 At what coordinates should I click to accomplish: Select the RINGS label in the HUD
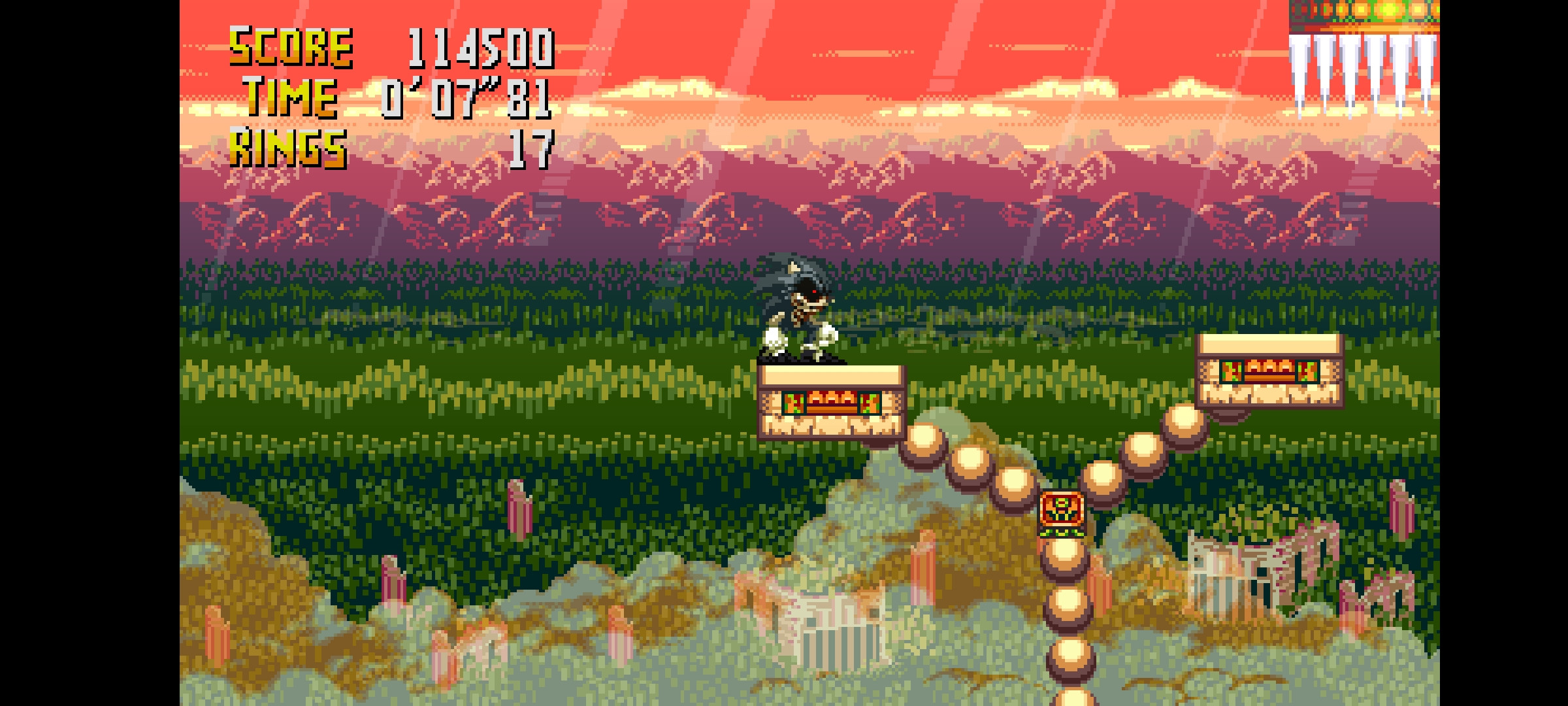pos(287,150)
